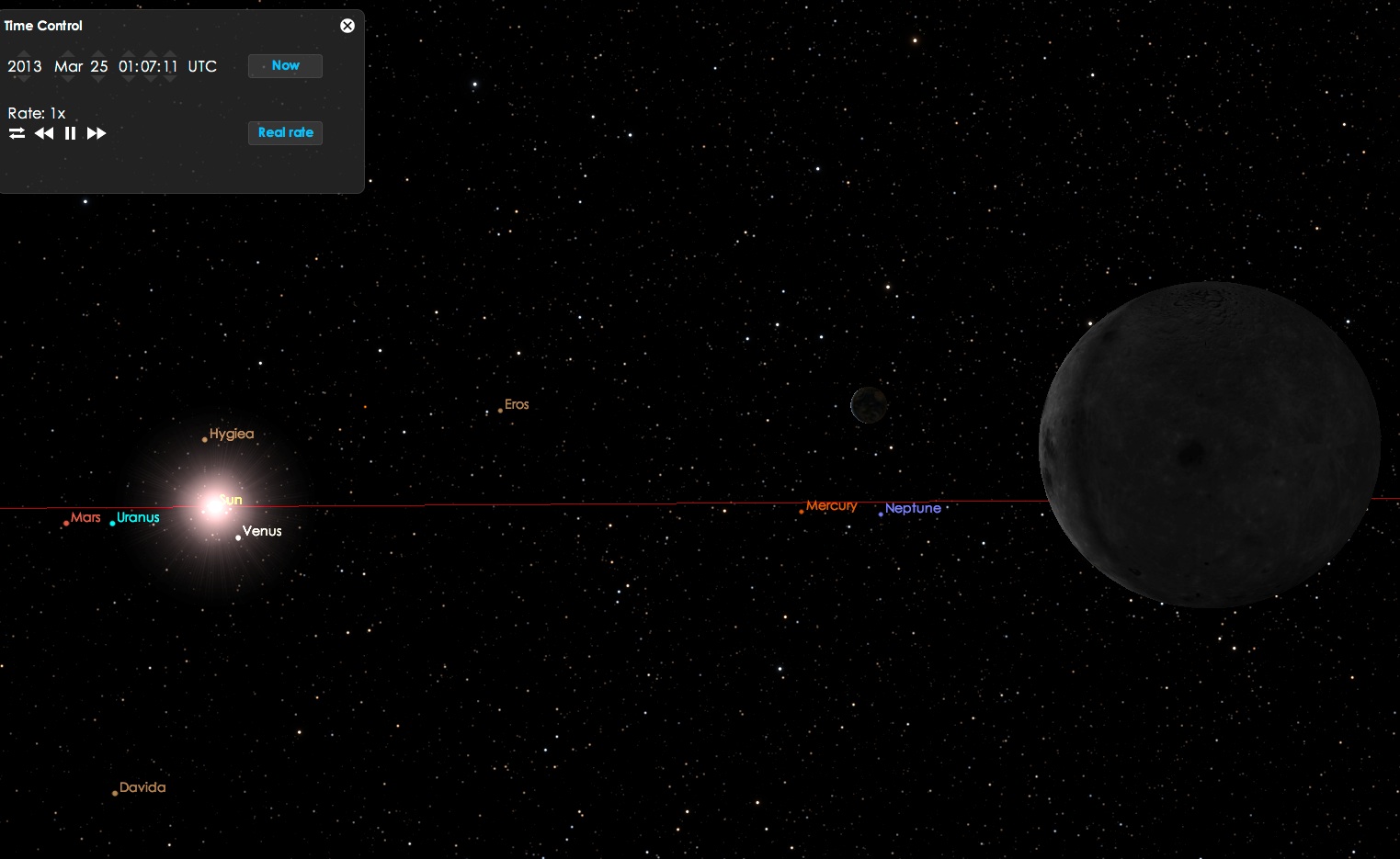Reset the time with the Now button
Image resolution: width=1400 pixels, height=859 pixels.
pyautogui.click(x=285, y=66)
